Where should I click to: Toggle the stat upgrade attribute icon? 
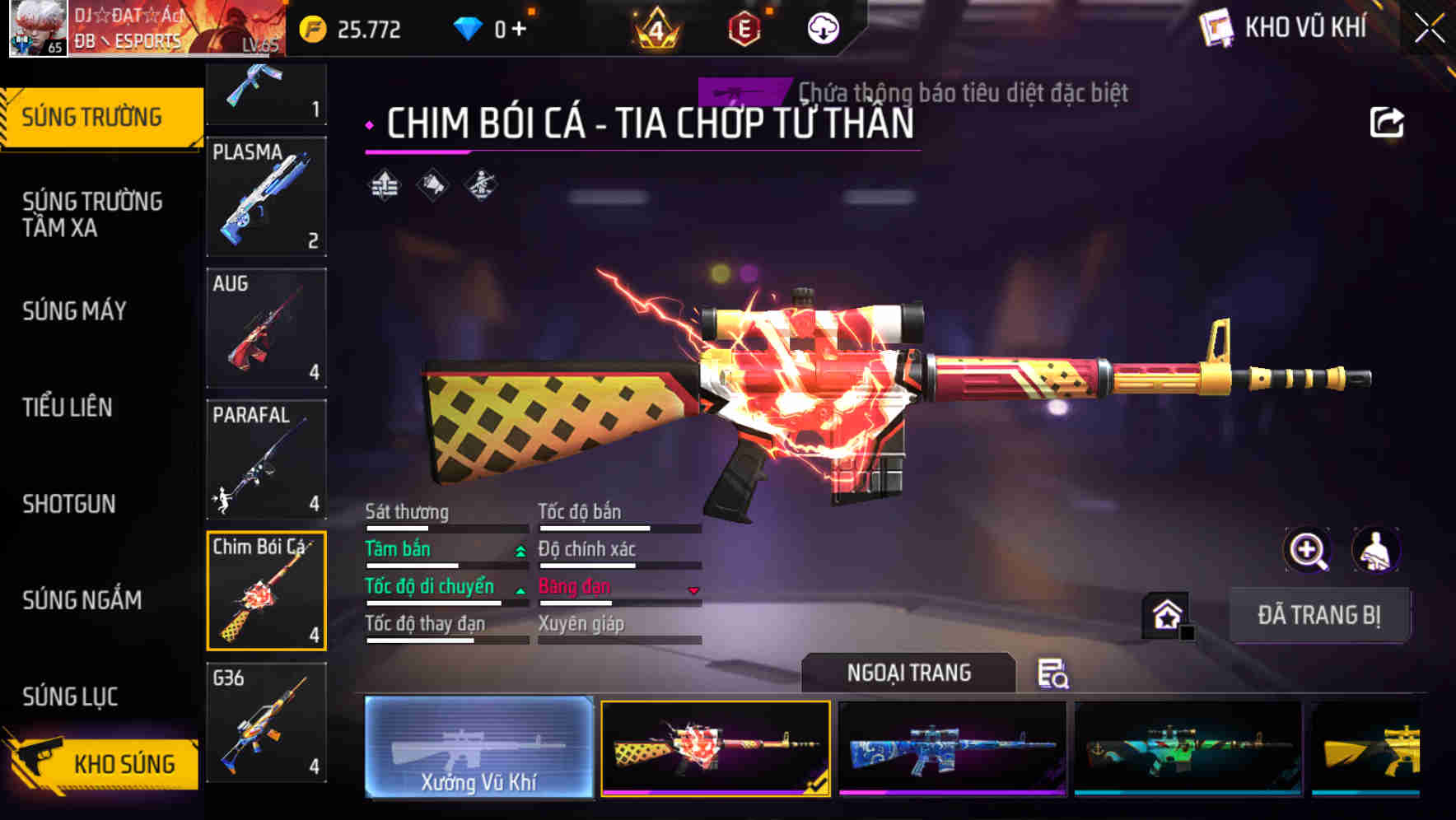pos(384,185)
